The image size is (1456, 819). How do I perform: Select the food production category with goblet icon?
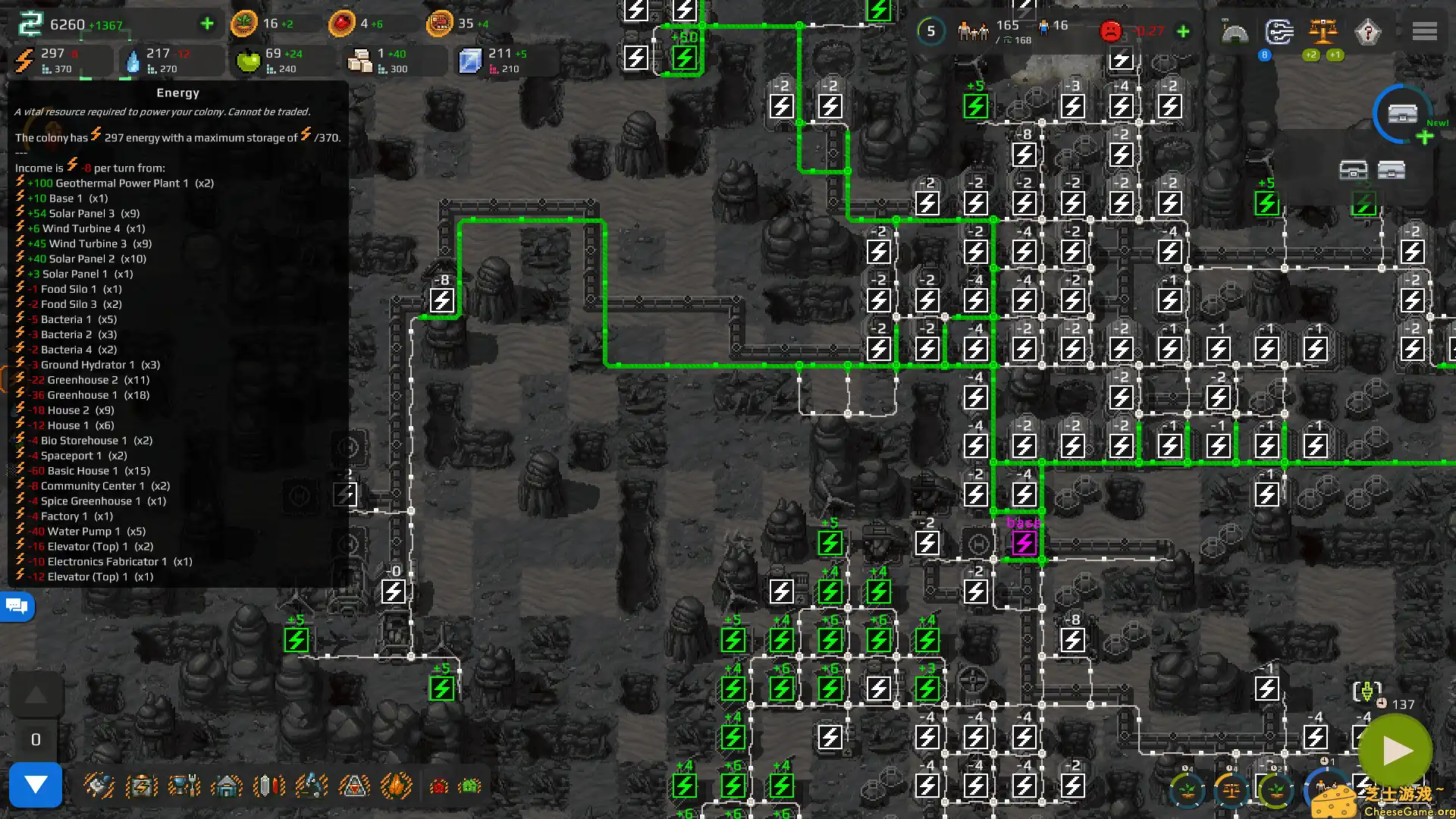(x=184, y=785)
